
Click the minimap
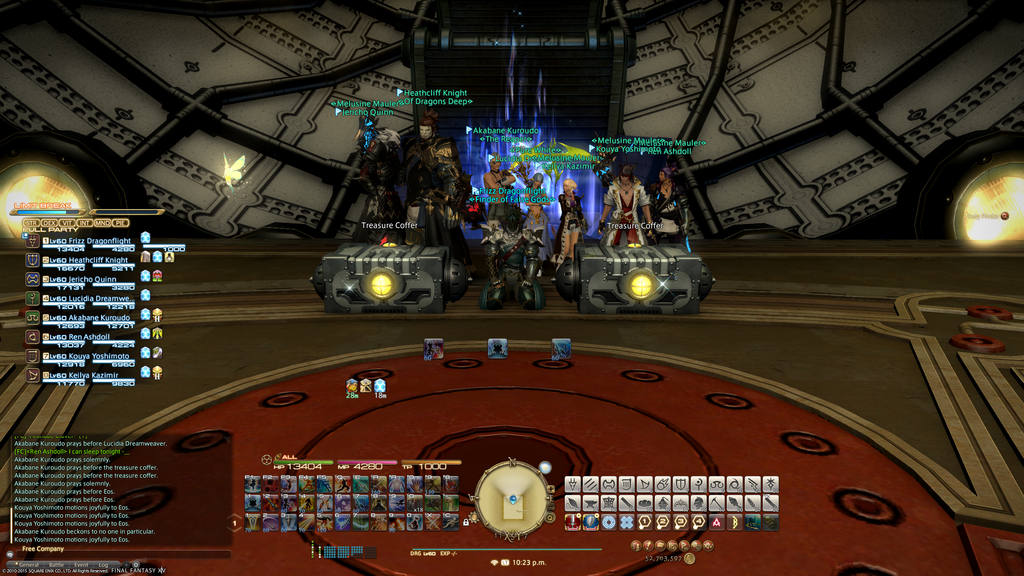[511, 496]
